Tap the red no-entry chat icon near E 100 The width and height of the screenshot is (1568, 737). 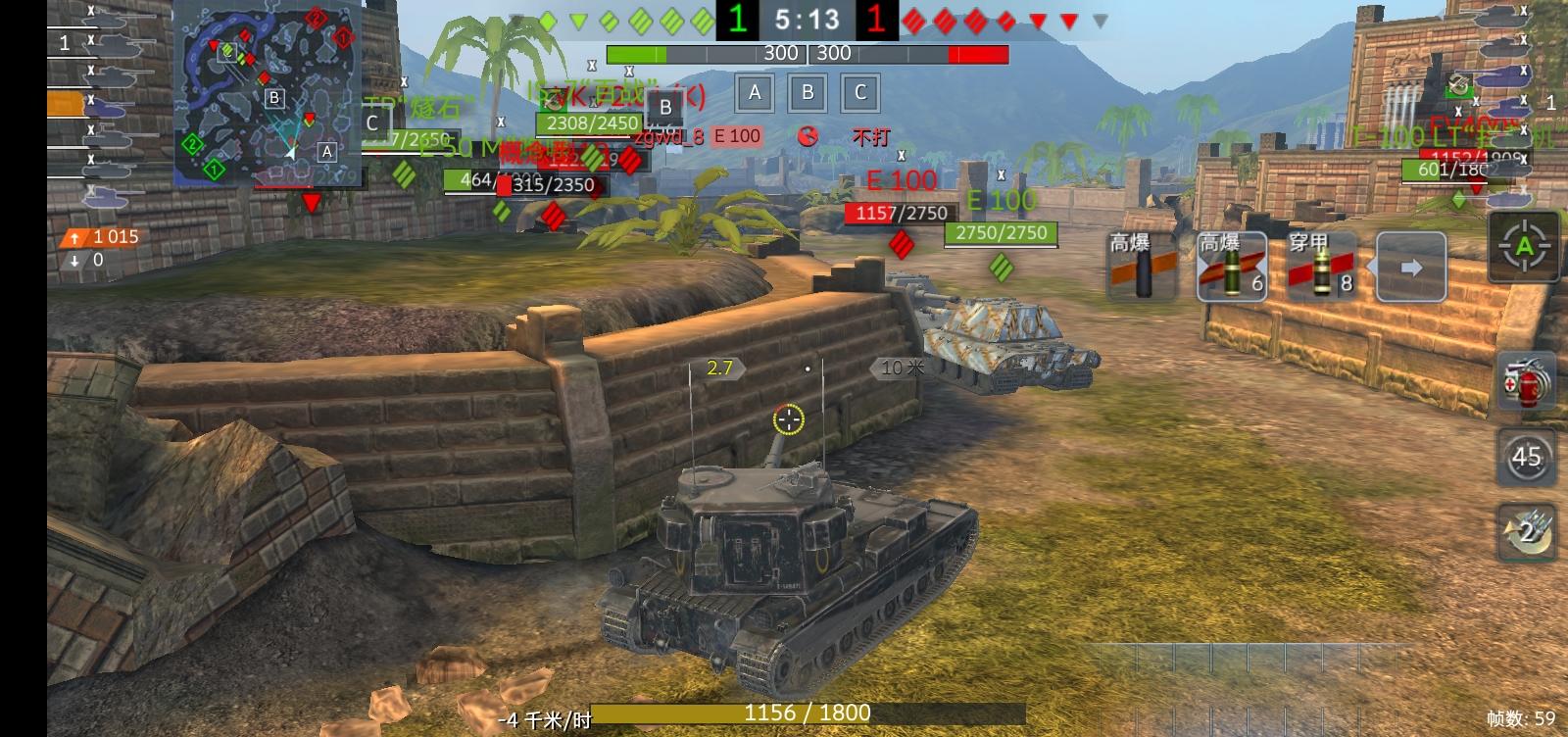[809, 137]
